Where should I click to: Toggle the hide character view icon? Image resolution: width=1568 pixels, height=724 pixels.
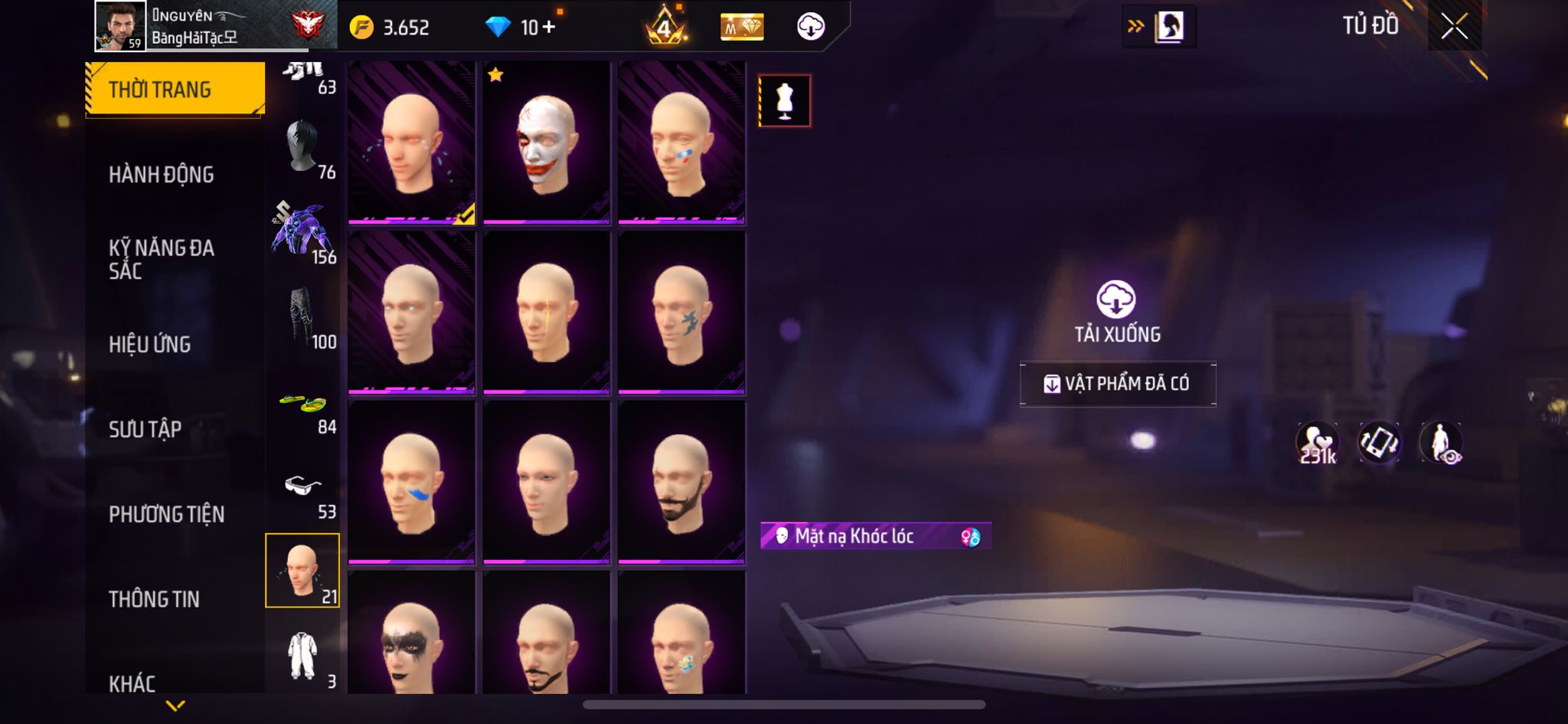point(1441,443)
